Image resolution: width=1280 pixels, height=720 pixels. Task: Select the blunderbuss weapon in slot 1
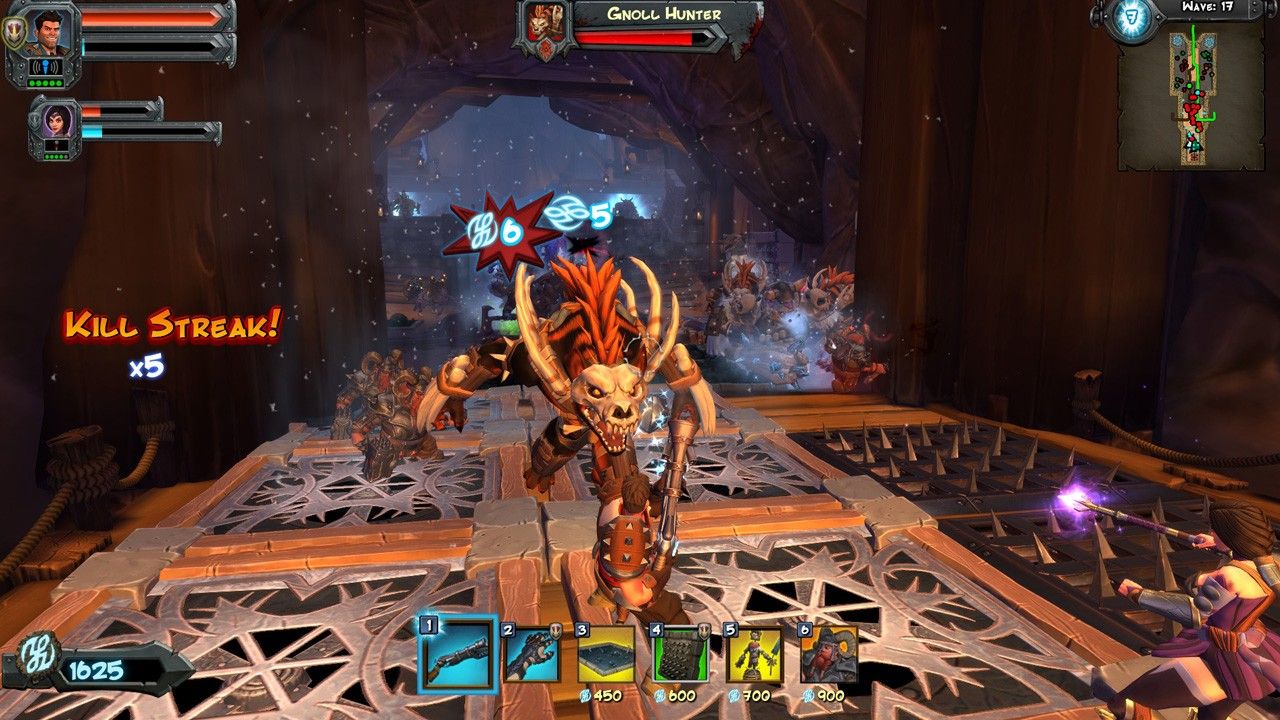pos(457,655)
